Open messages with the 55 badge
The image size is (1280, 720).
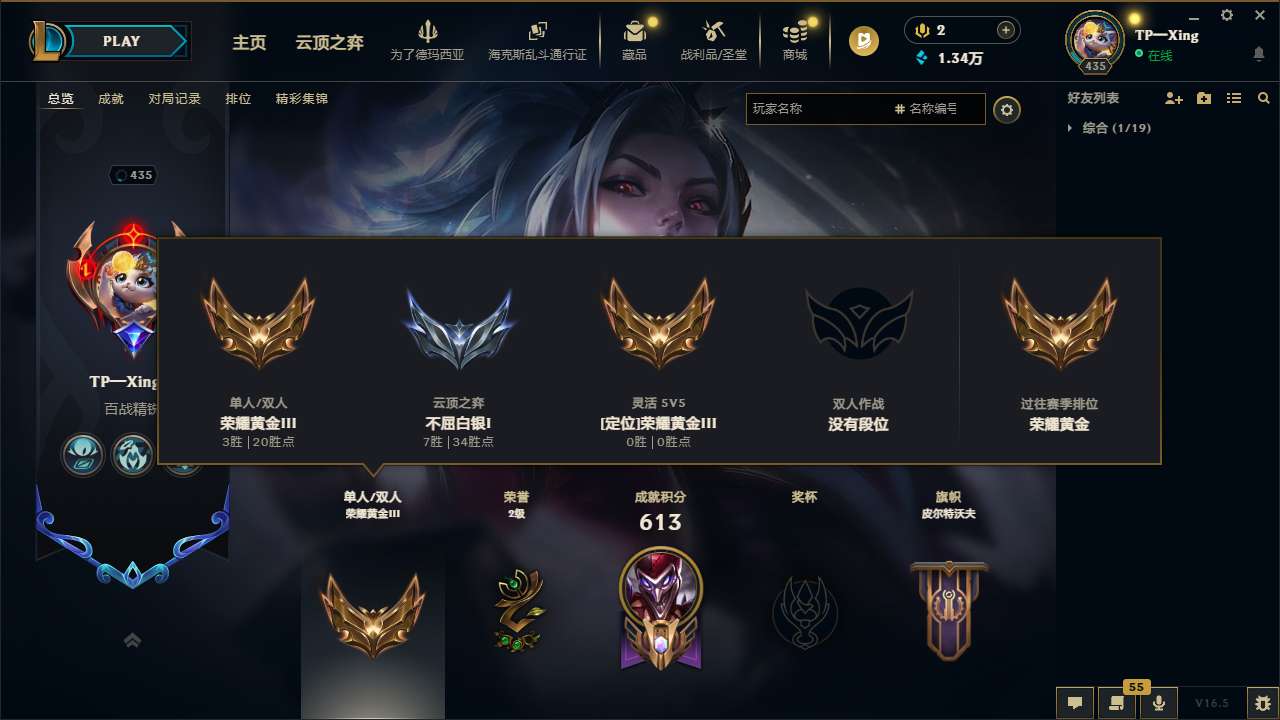(1117, 703)
